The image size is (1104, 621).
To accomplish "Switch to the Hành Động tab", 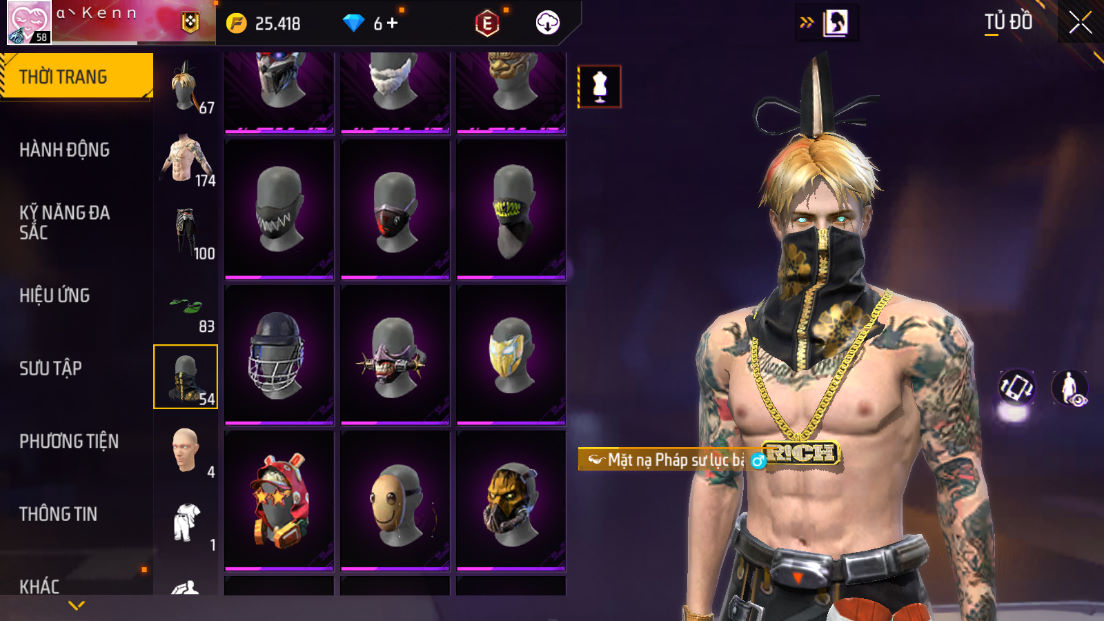I will click(65, 150).
